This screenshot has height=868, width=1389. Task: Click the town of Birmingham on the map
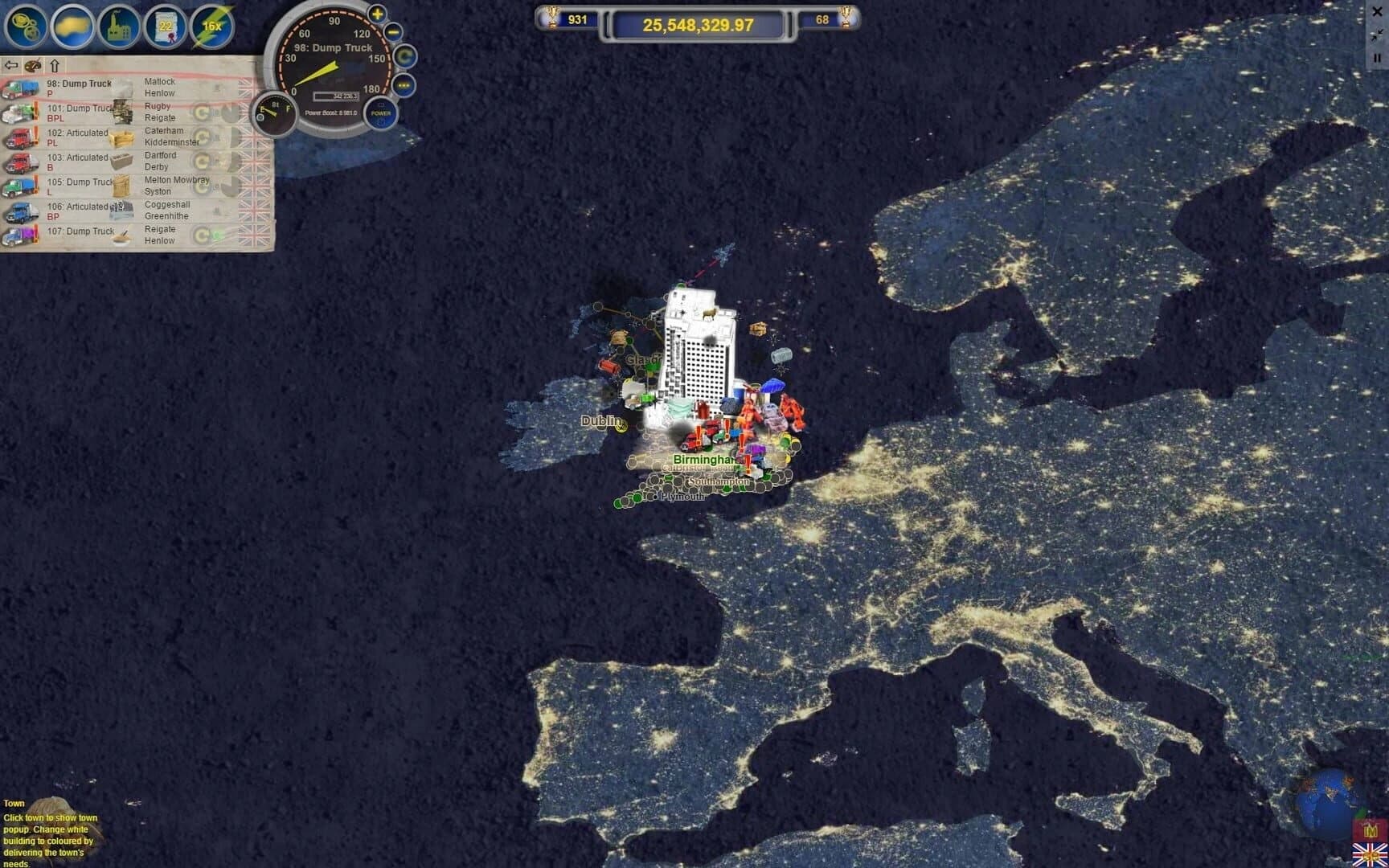coord(706,460)
